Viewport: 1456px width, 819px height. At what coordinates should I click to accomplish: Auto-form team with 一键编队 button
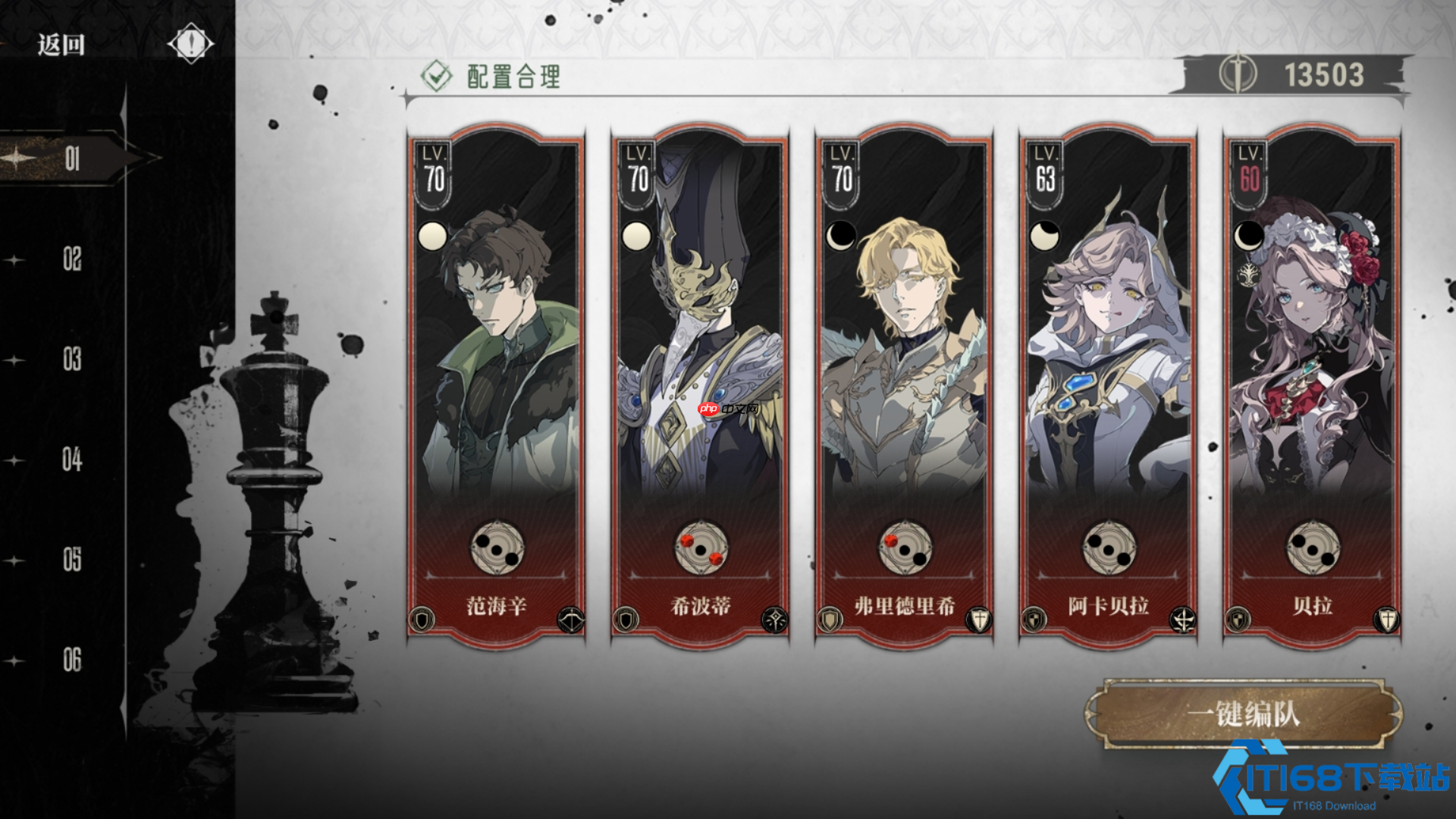point(1244,714)
